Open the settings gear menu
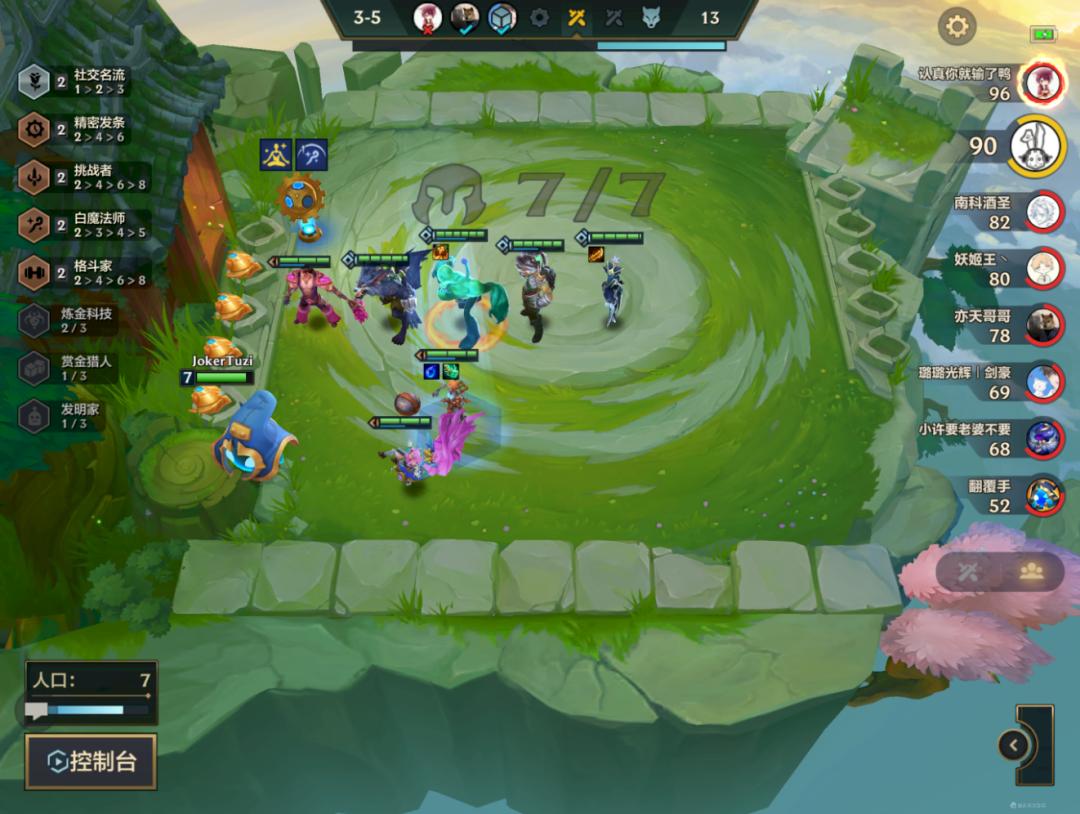The image size is (1080, 814). point(957,26)
